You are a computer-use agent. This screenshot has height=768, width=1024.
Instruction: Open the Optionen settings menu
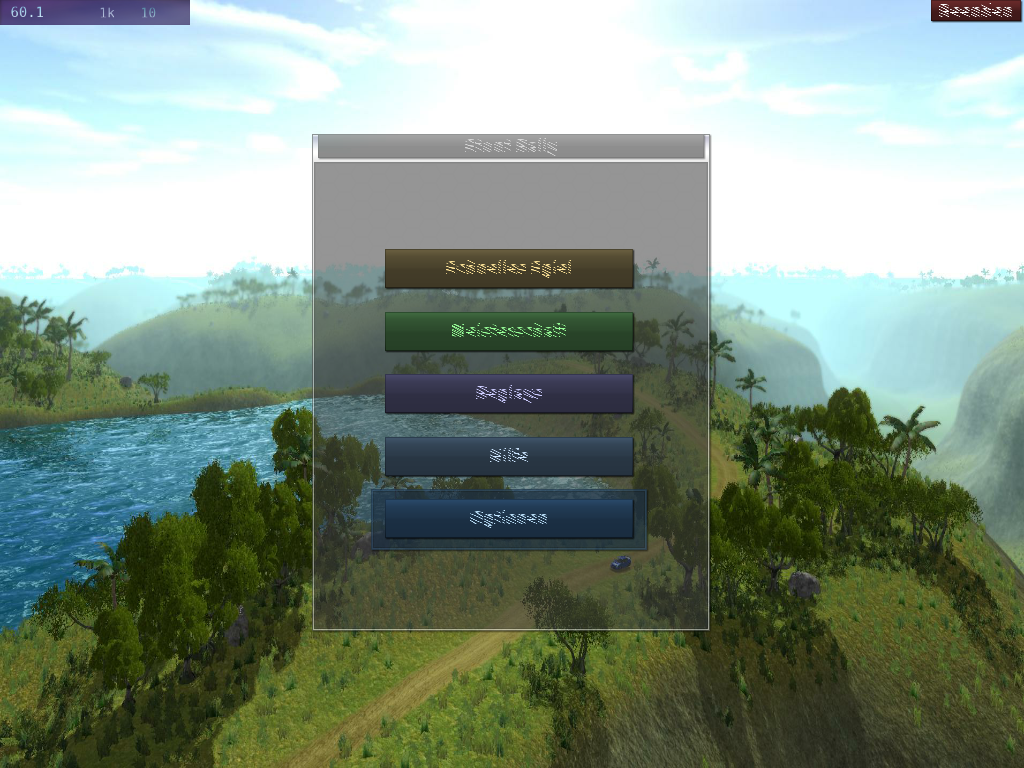point(509,519)
